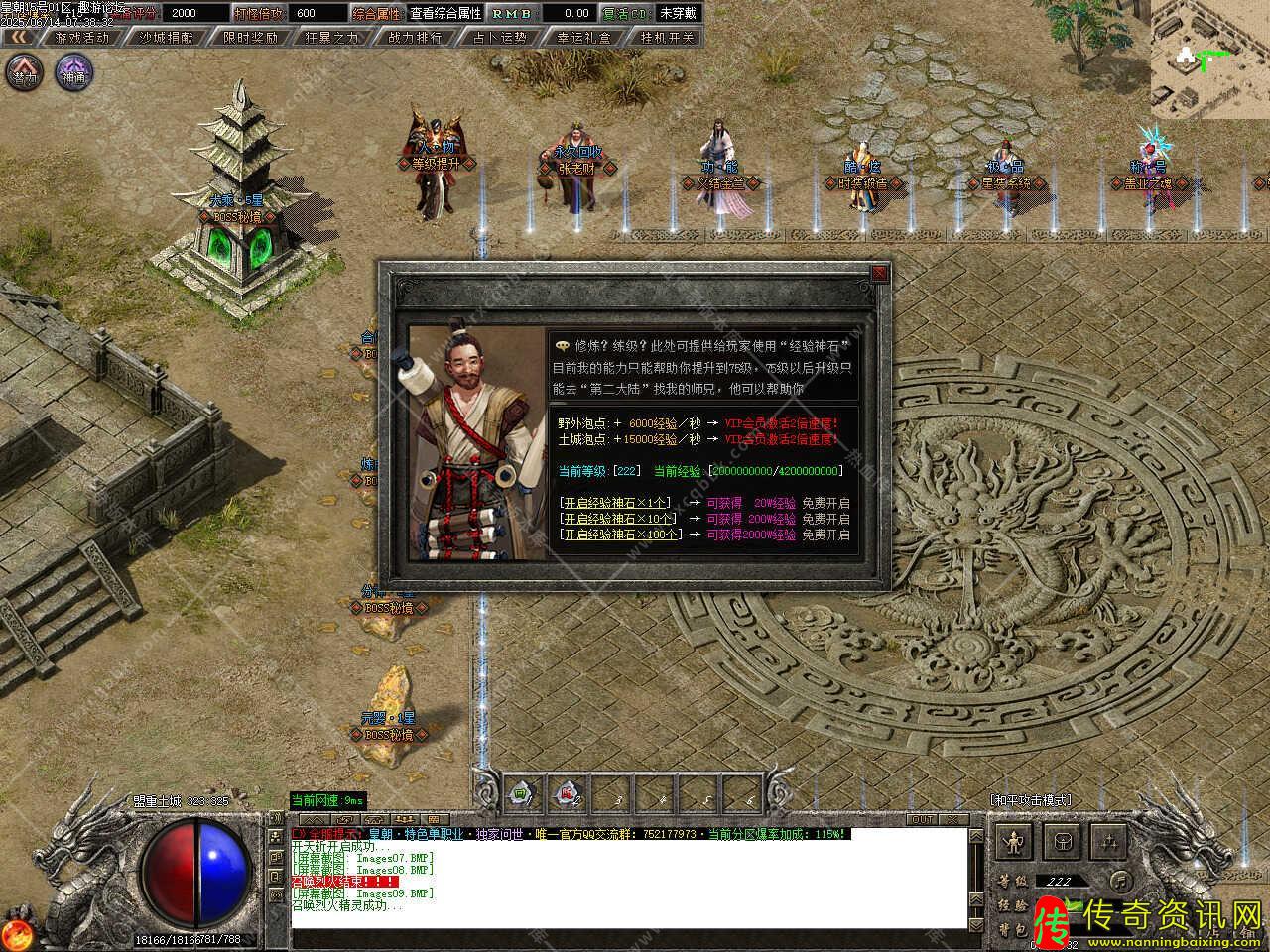Open 占卜运势 fortune menu
Viewport: 1270px width, 952px height.
tap(500, 37)
